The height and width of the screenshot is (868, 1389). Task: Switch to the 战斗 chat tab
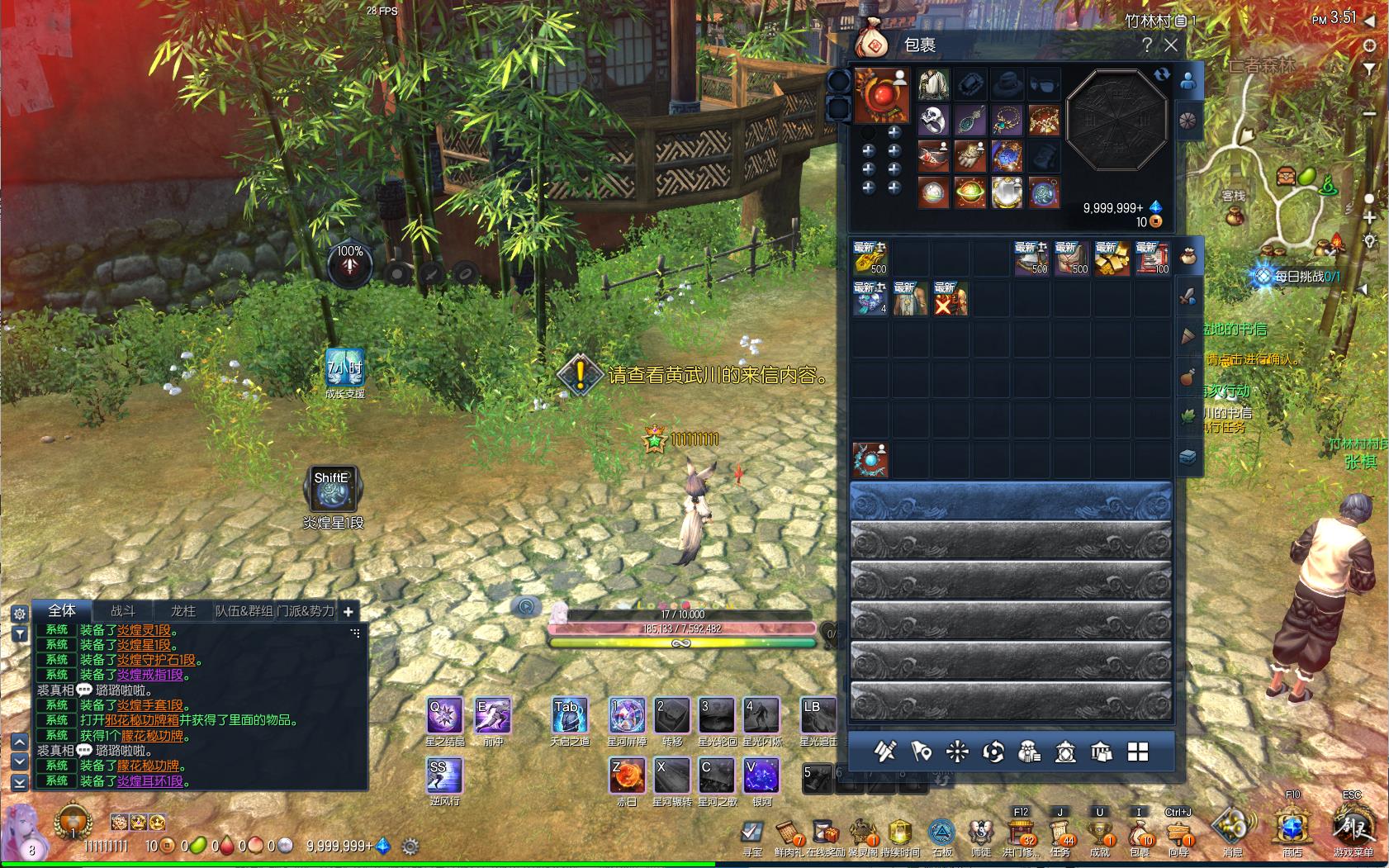pyautogui.click(x=123, y=611)
